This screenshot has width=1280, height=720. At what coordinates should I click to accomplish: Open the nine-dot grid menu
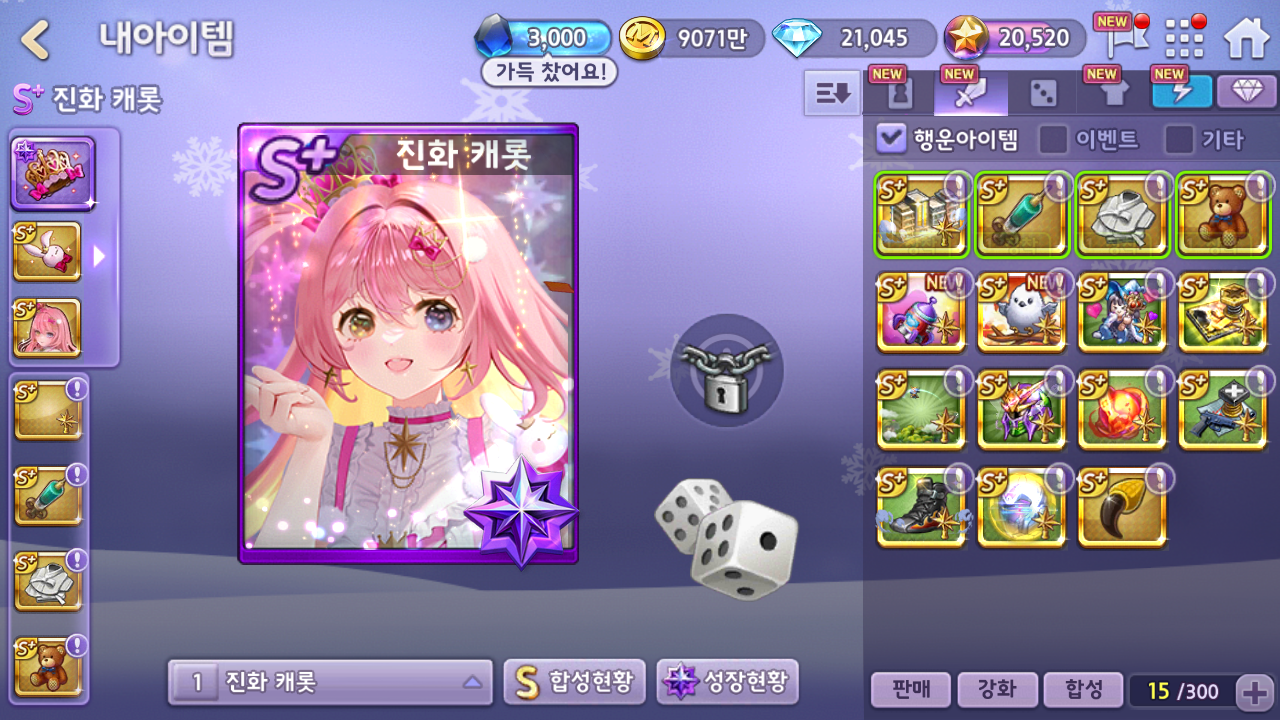tap(1185, 38)
